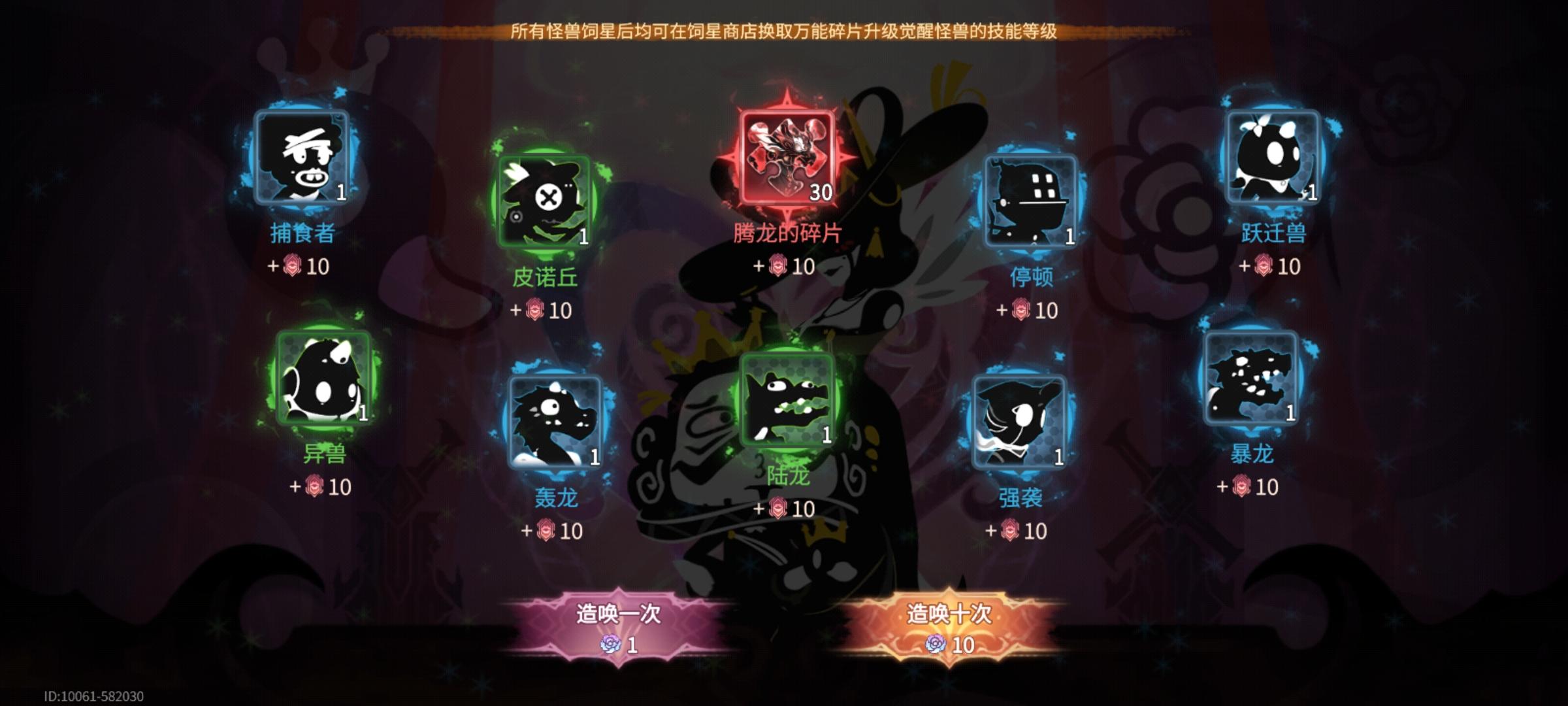Select the 停顿 monster icon
The width and height of the screenshot is (1568, 706).
[x=1032, y=203]
